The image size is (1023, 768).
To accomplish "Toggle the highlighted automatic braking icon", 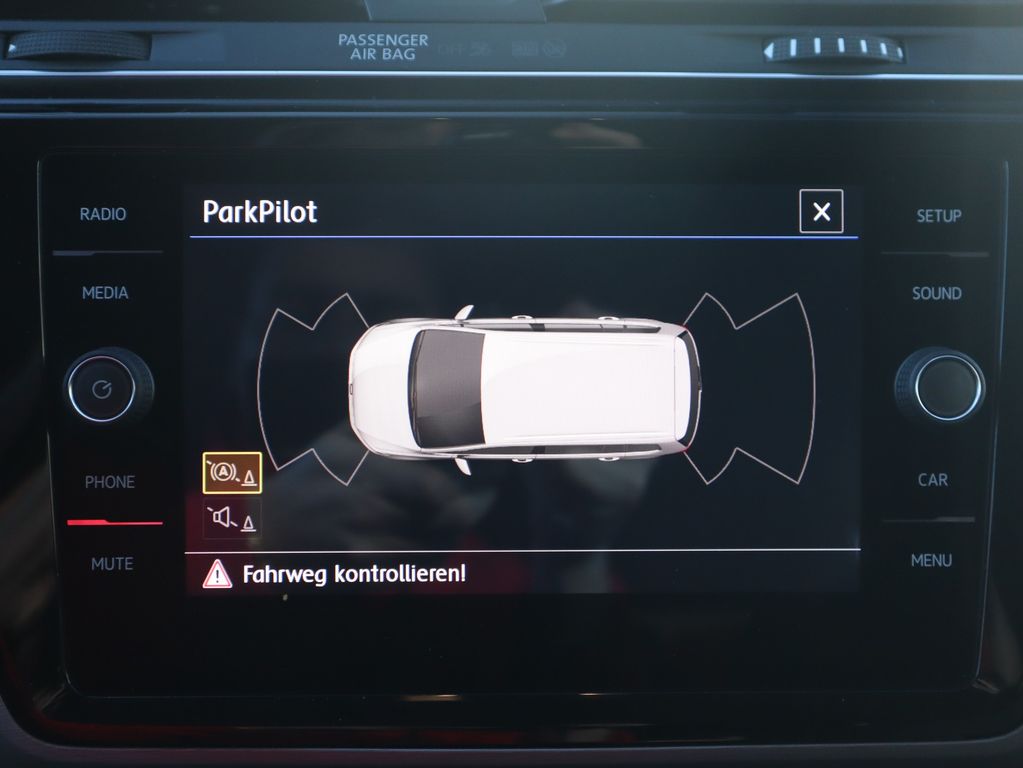I will pos(232,473).
